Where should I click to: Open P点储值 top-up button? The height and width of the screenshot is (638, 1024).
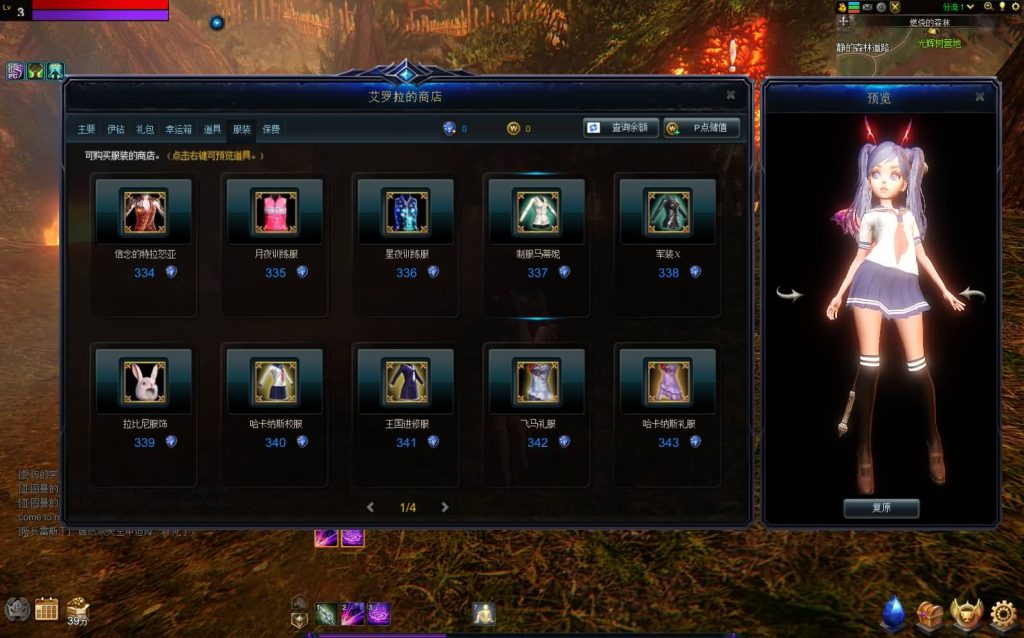click(x=702, y=128)
